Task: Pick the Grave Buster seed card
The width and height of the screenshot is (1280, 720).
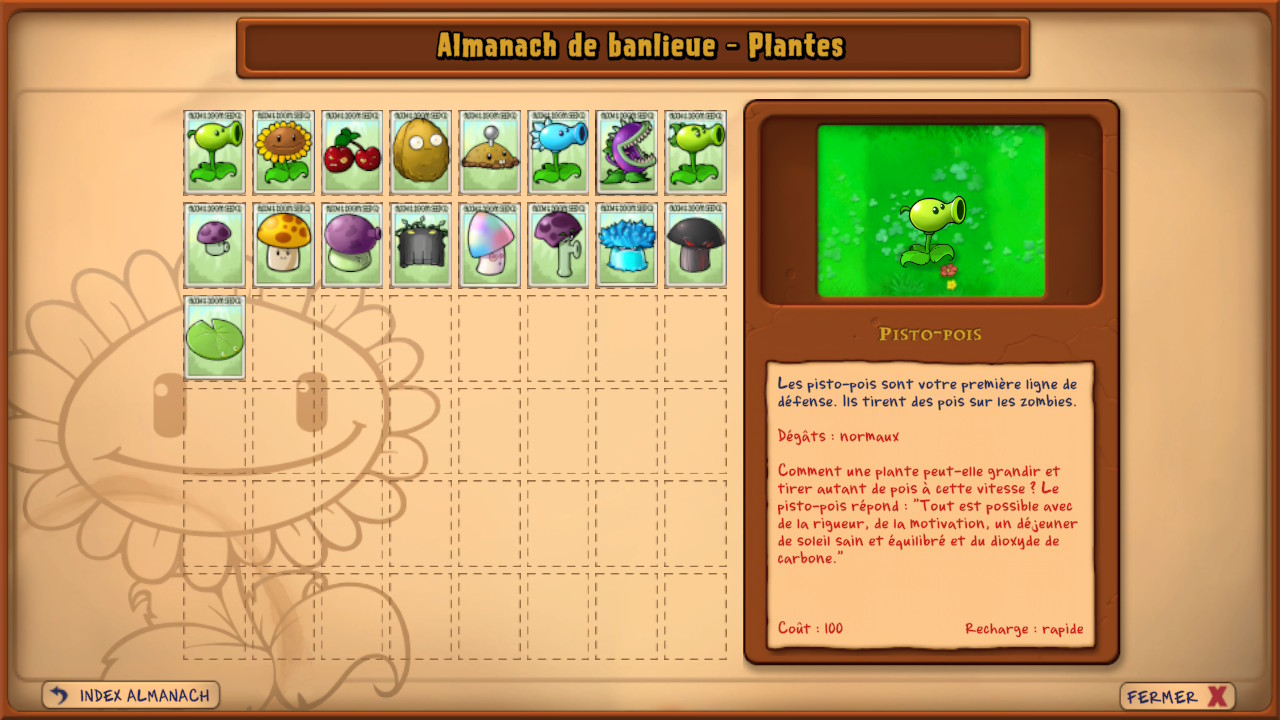Action: [x=421, y=245]
